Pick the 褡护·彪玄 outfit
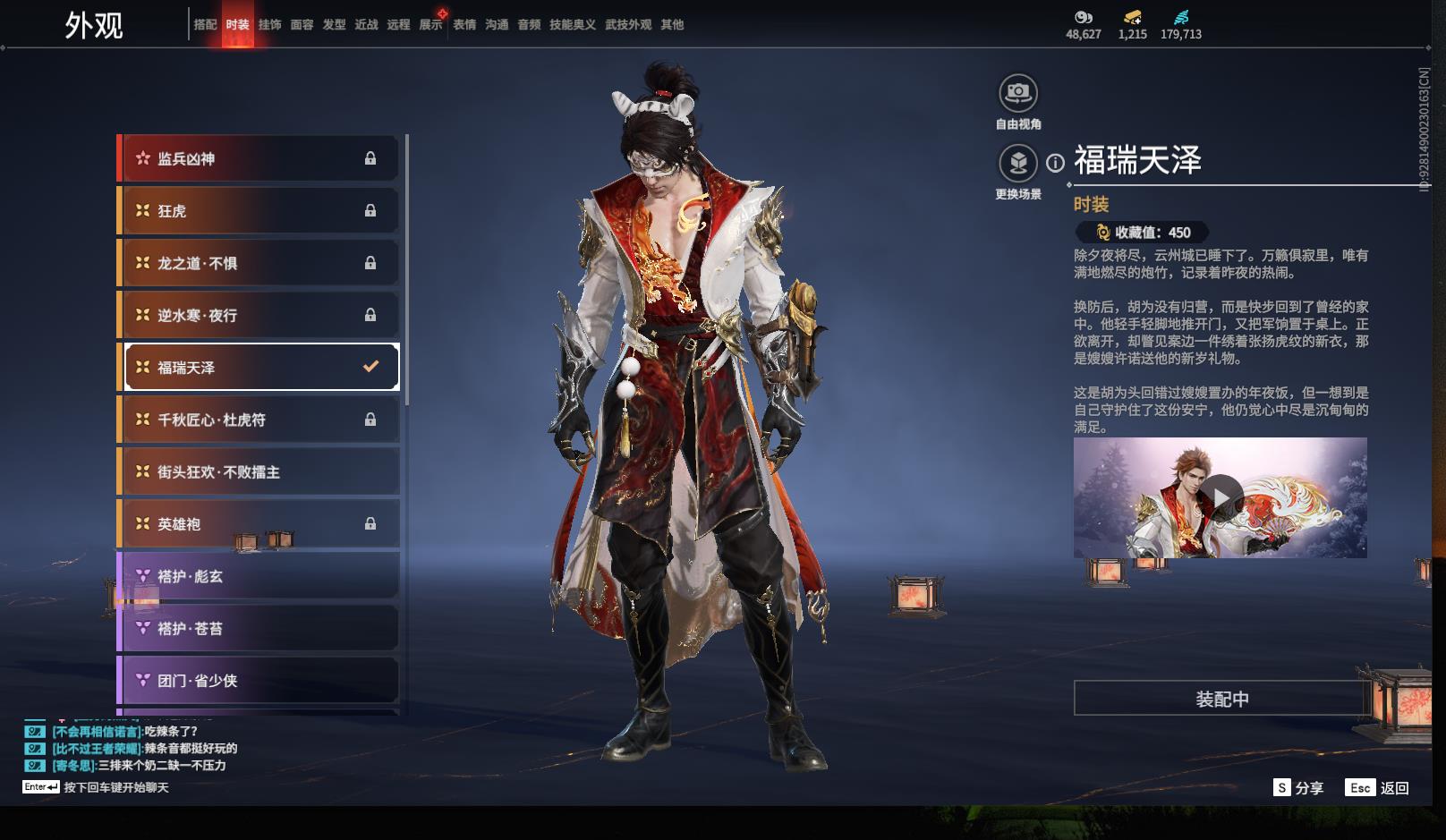Screen dimensions: 1446x840 (259, 576)
